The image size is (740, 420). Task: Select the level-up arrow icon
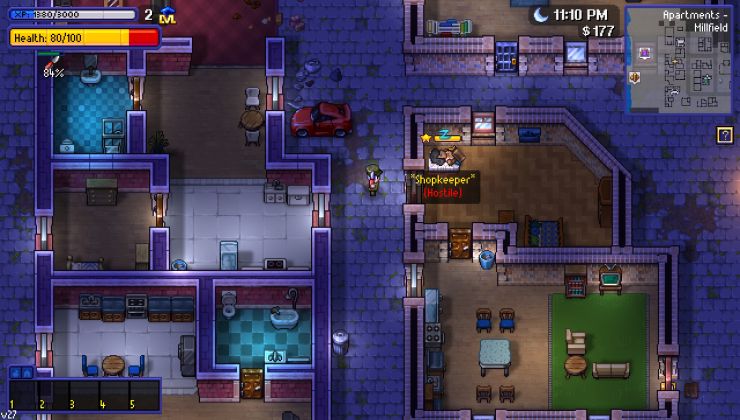click(x=168, y=15)
